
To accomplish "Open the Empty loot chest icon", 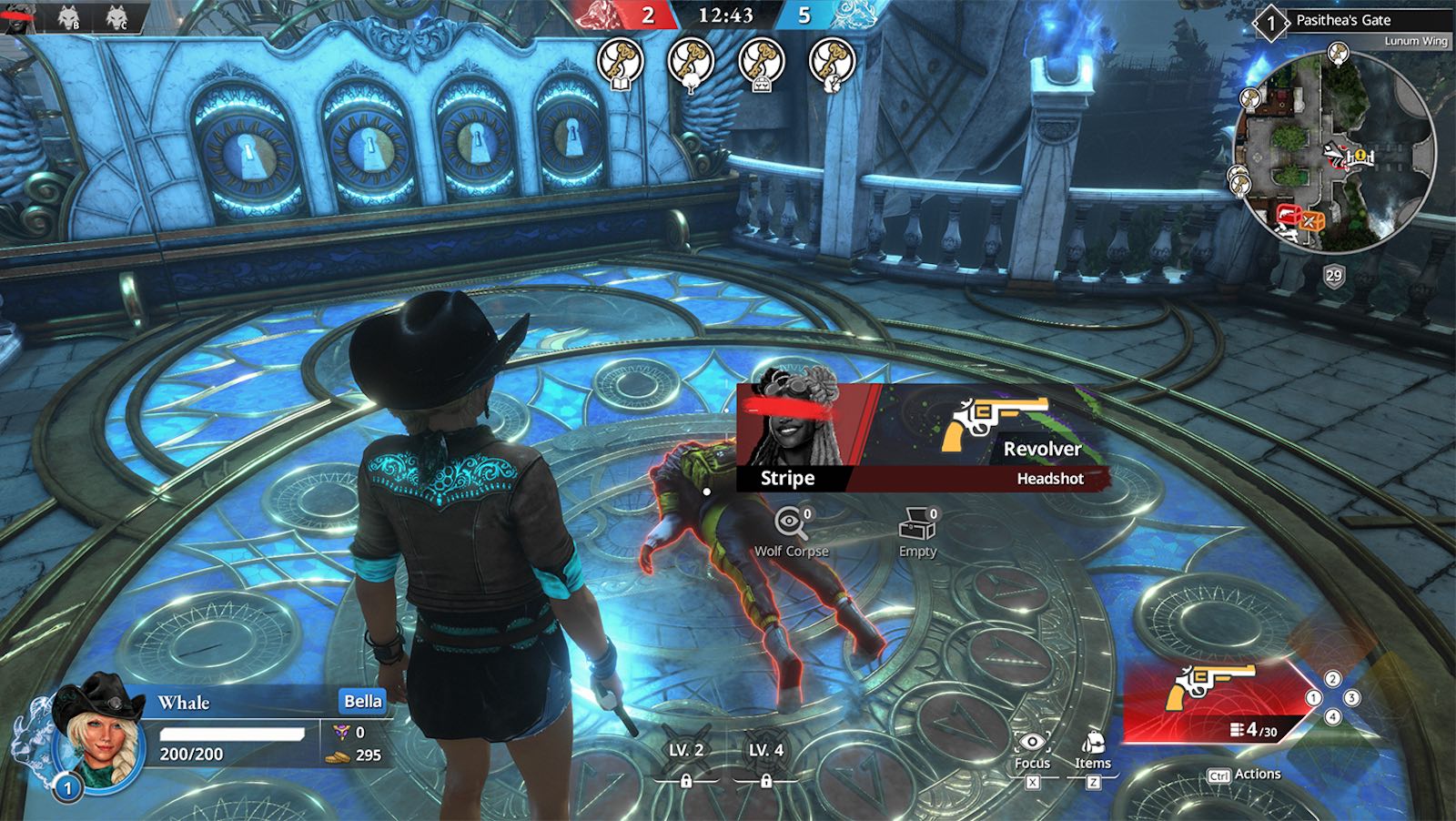I will tap(917, 525).
